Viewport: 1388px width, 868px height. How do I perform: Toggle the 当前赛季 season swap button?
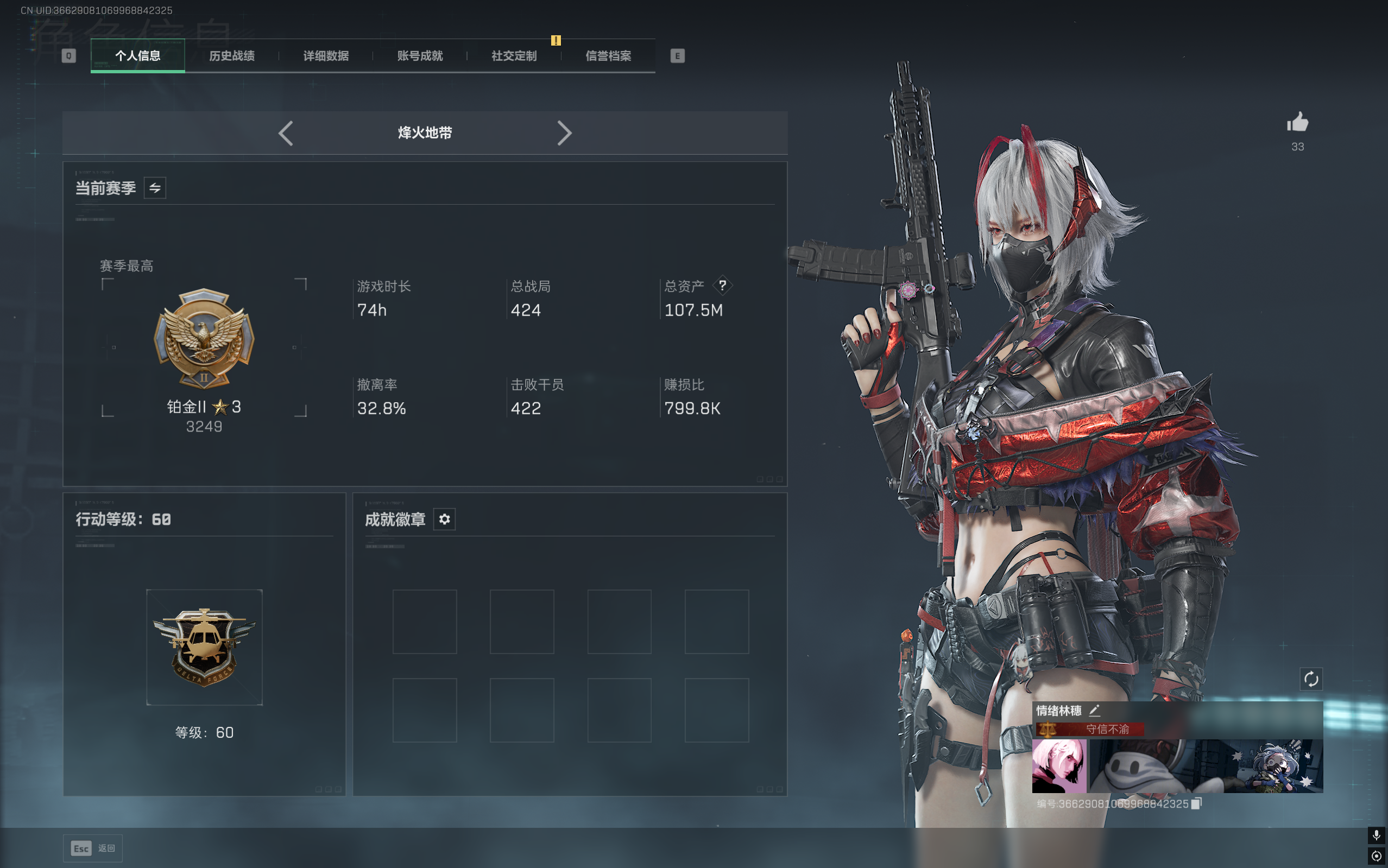coord(155,188)
